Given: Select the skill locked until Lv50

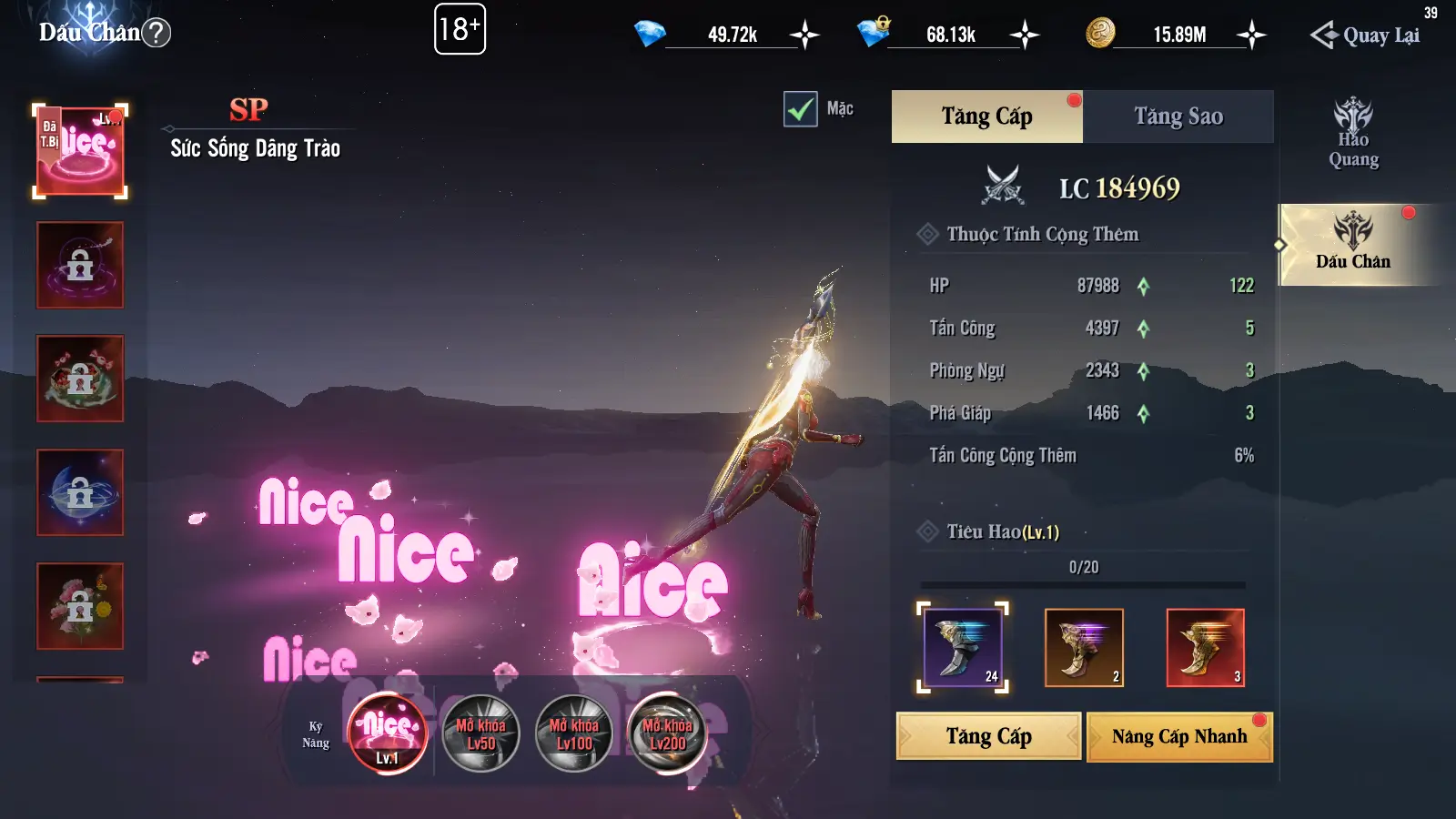Looking at the screenshot, I should 480,733.
